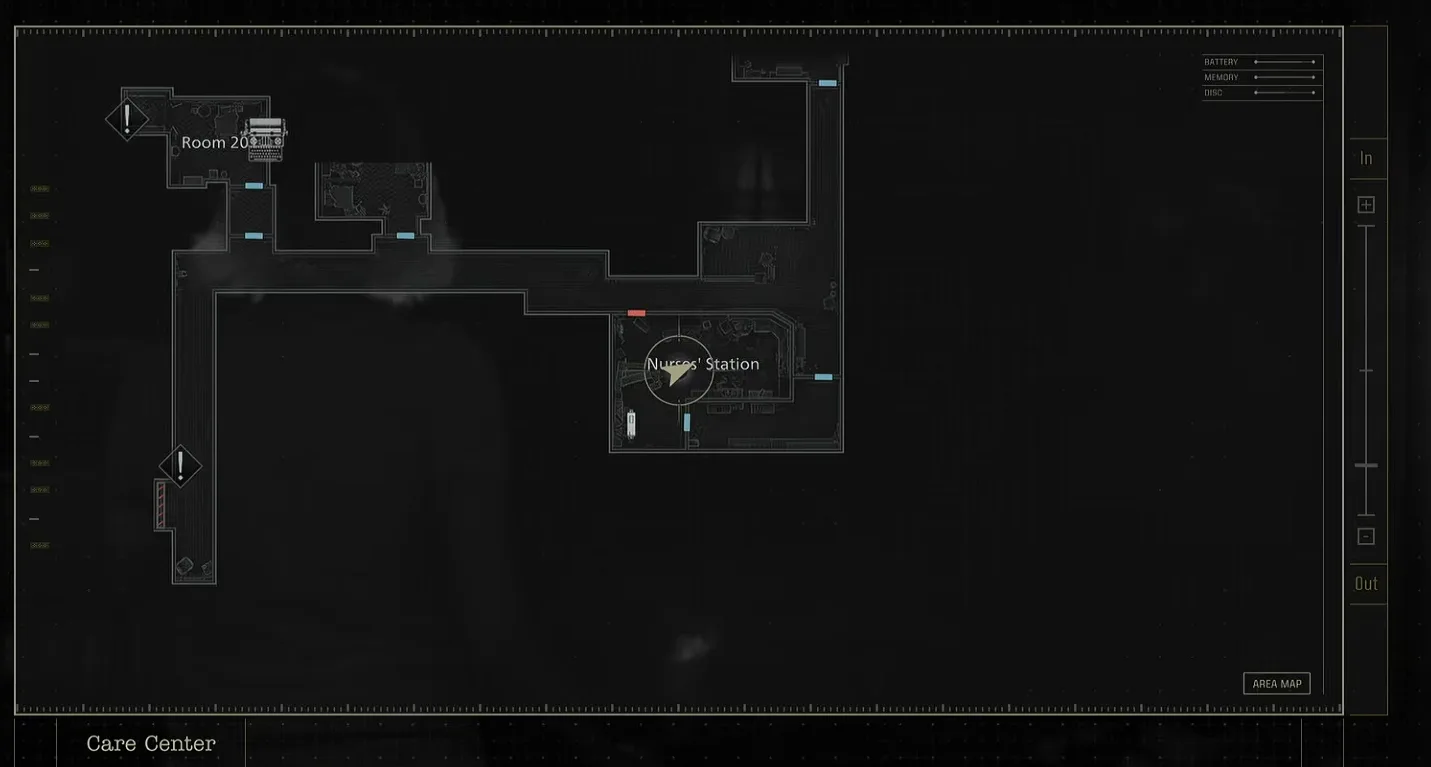Select the "Out" zoom label
The height and width of the screenshot is (767, 1431).
pos(1366,583)
